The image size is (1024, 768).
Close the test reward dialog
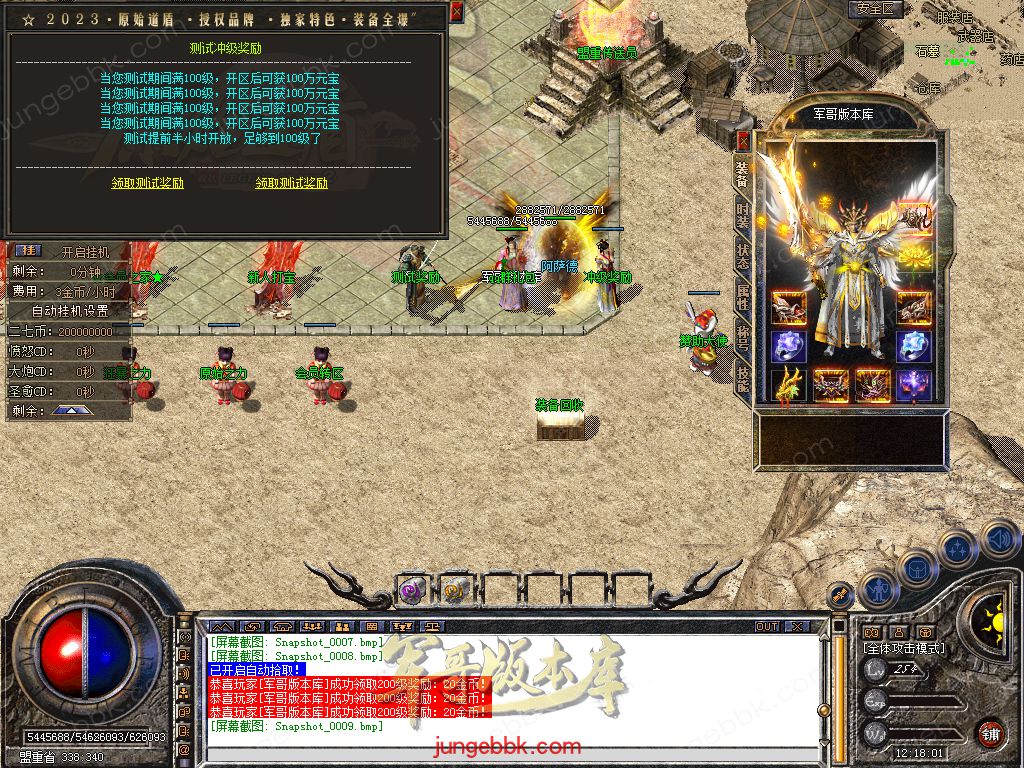(456, 12)
